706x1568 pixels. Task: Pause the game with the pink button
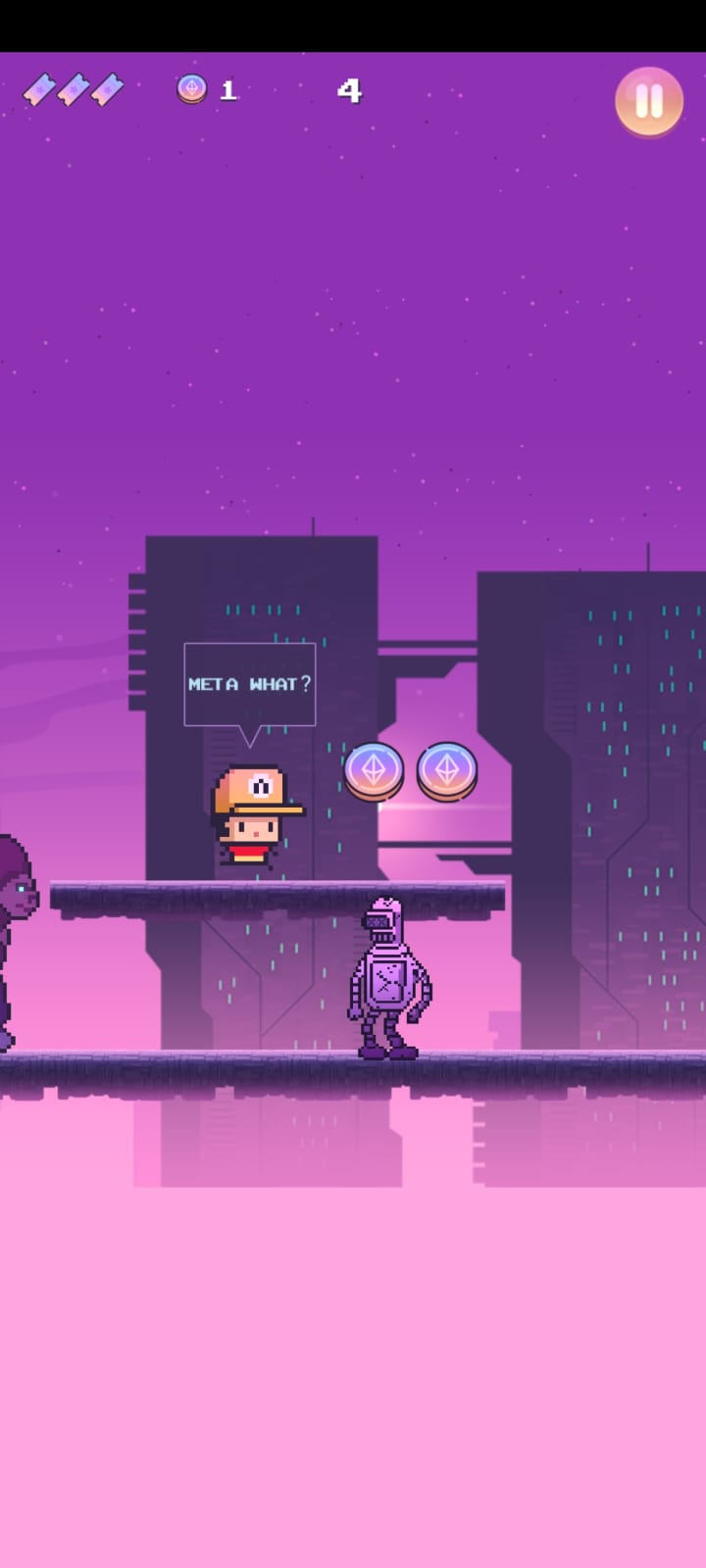[648, 101]
